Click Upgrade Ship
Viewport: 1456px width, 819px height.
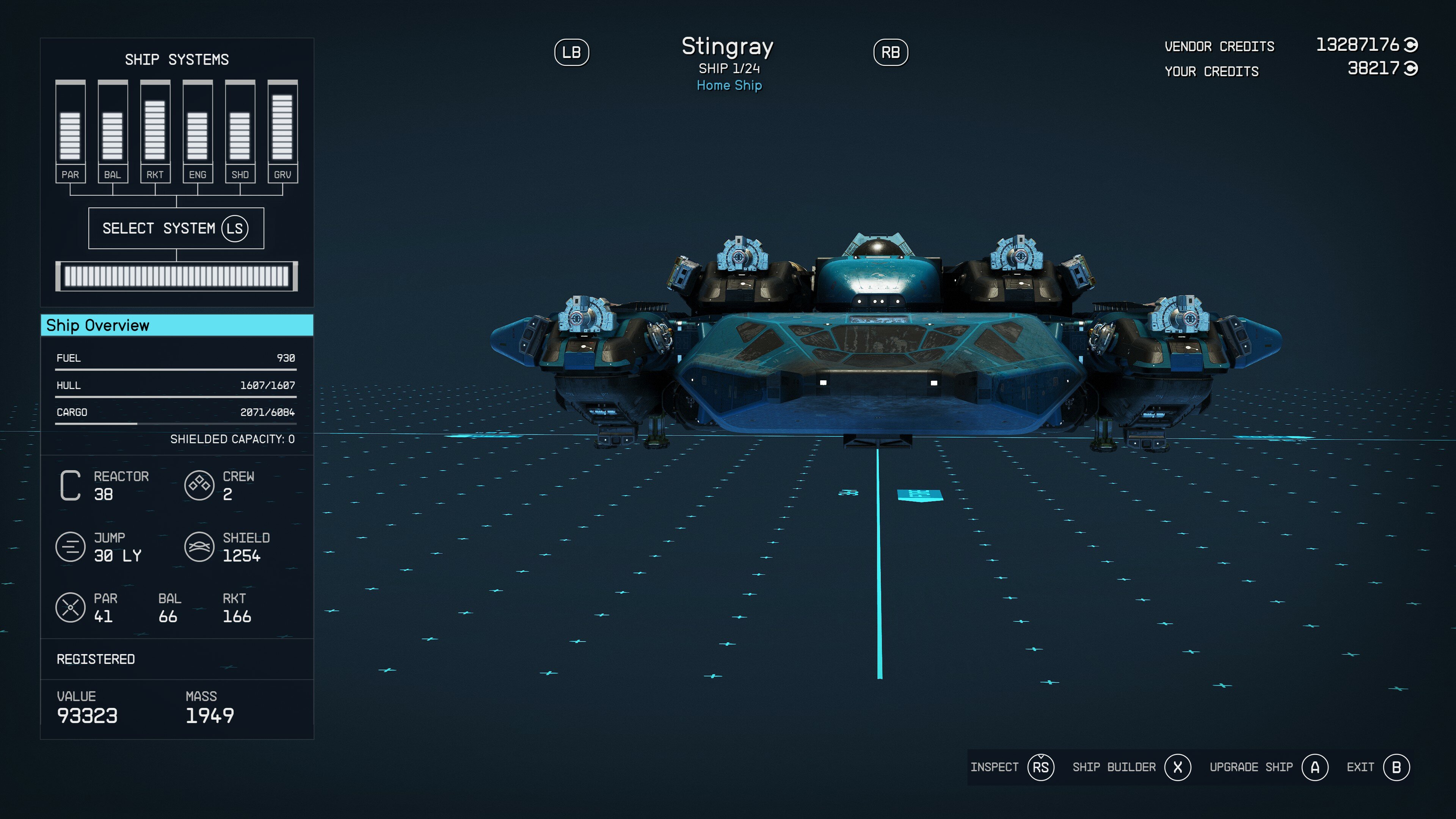pyautogui.click(x=1252, y=767)
